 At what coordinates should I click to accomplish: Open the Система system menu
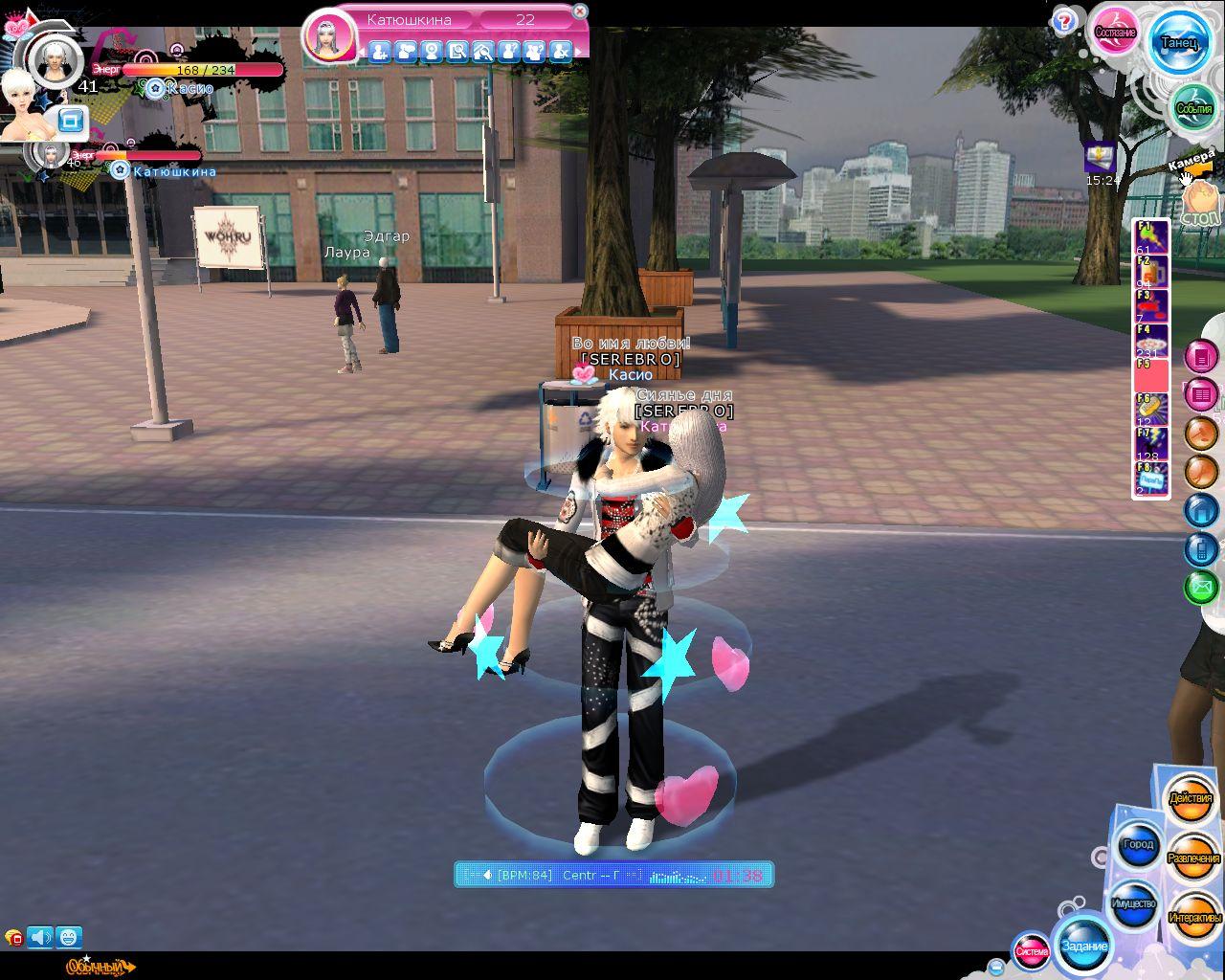(x=1031, y=950)
